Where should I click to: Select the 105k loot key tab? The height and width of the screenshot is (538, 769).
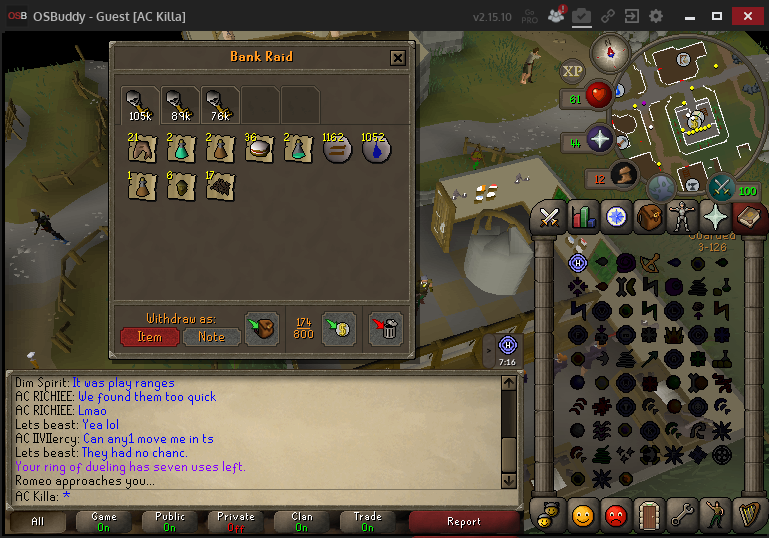[138, 105]
